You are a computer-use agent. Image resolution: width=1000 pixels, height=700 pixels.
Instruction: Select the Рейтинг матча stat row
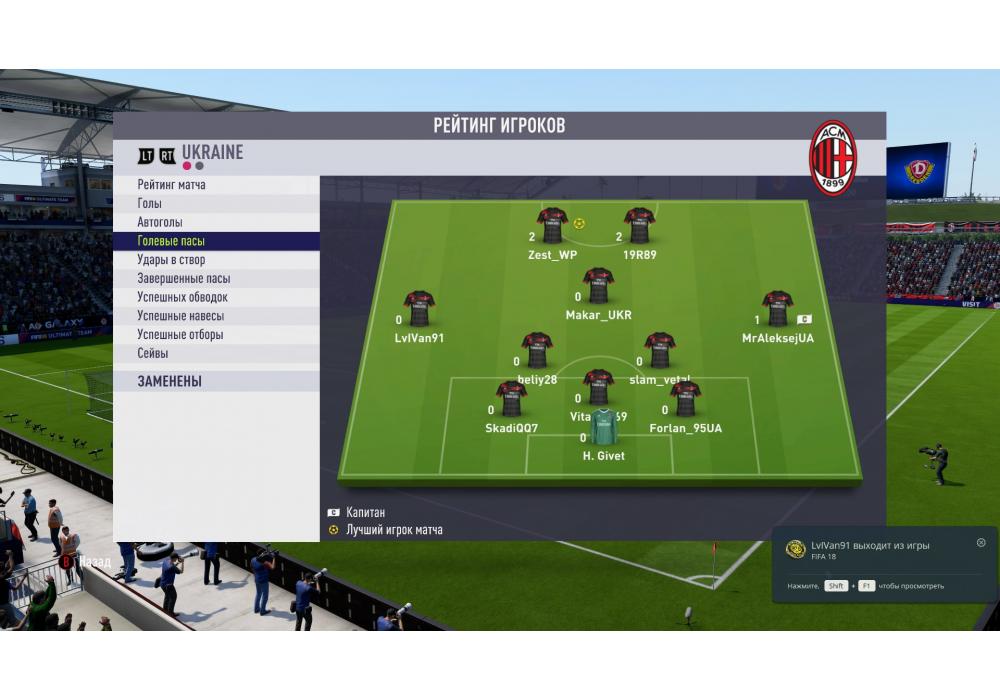pos(172,185)
